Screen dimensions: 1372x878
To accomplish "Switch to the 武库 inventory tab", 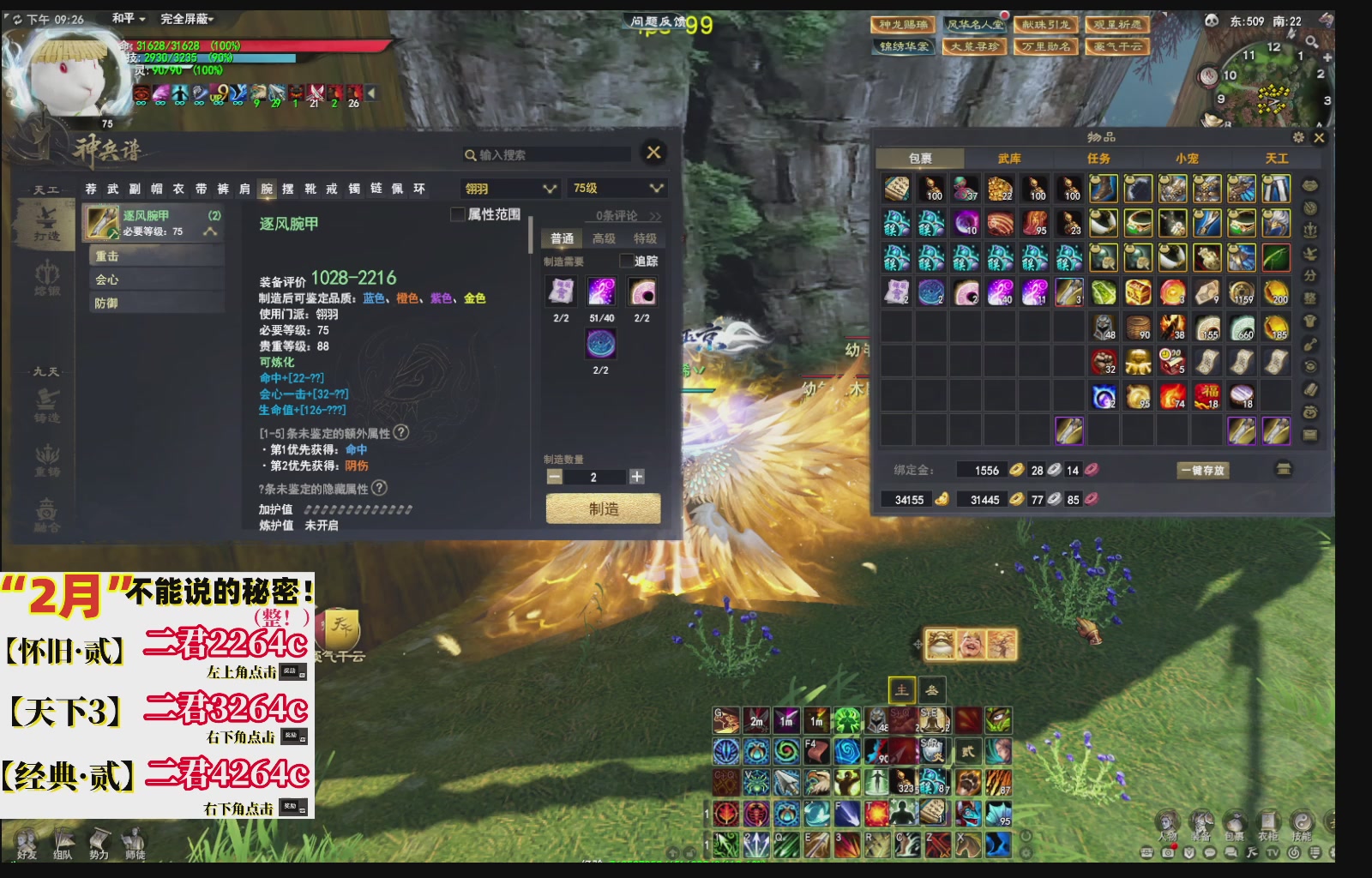I will pos(1008,159).
